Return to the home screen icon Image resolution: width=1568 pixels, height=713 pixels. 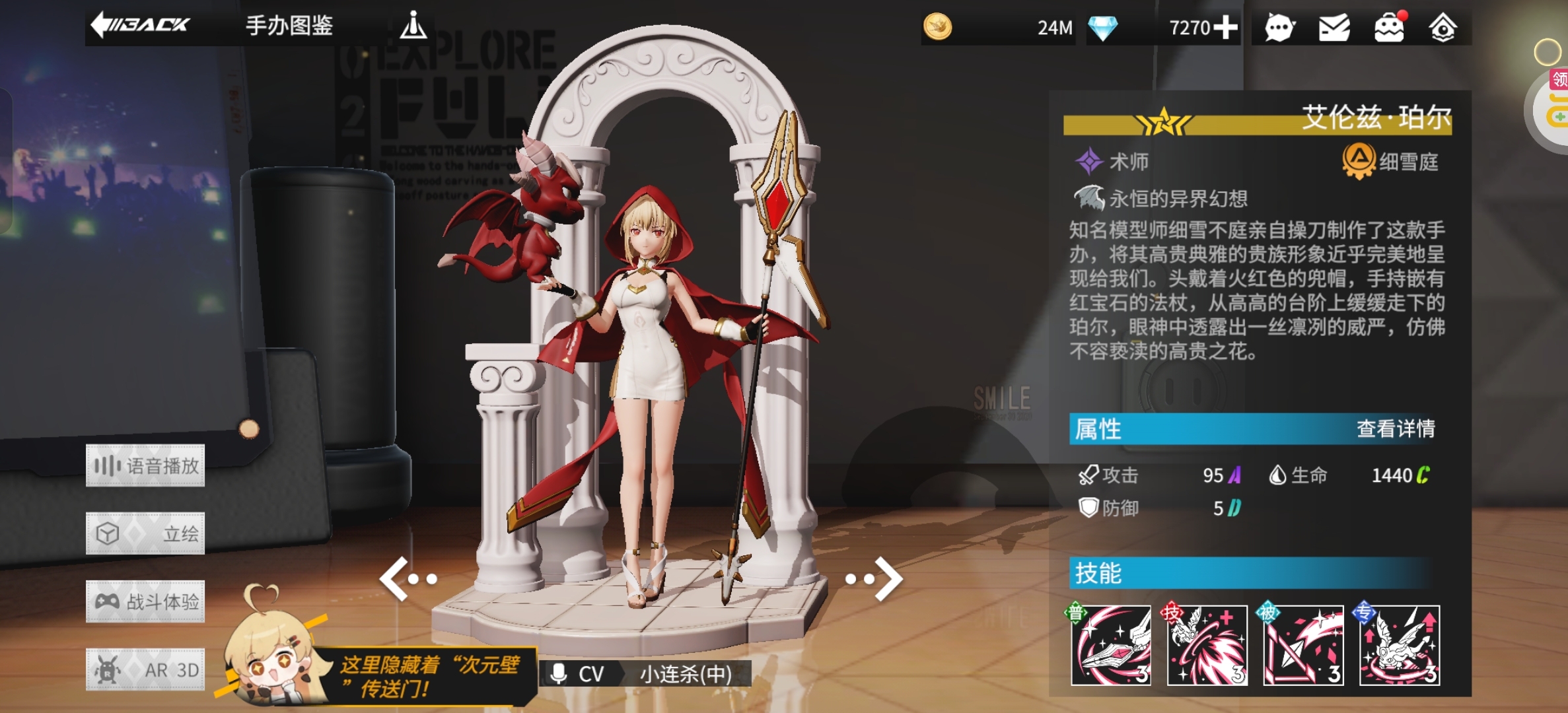click(1443, 28)
